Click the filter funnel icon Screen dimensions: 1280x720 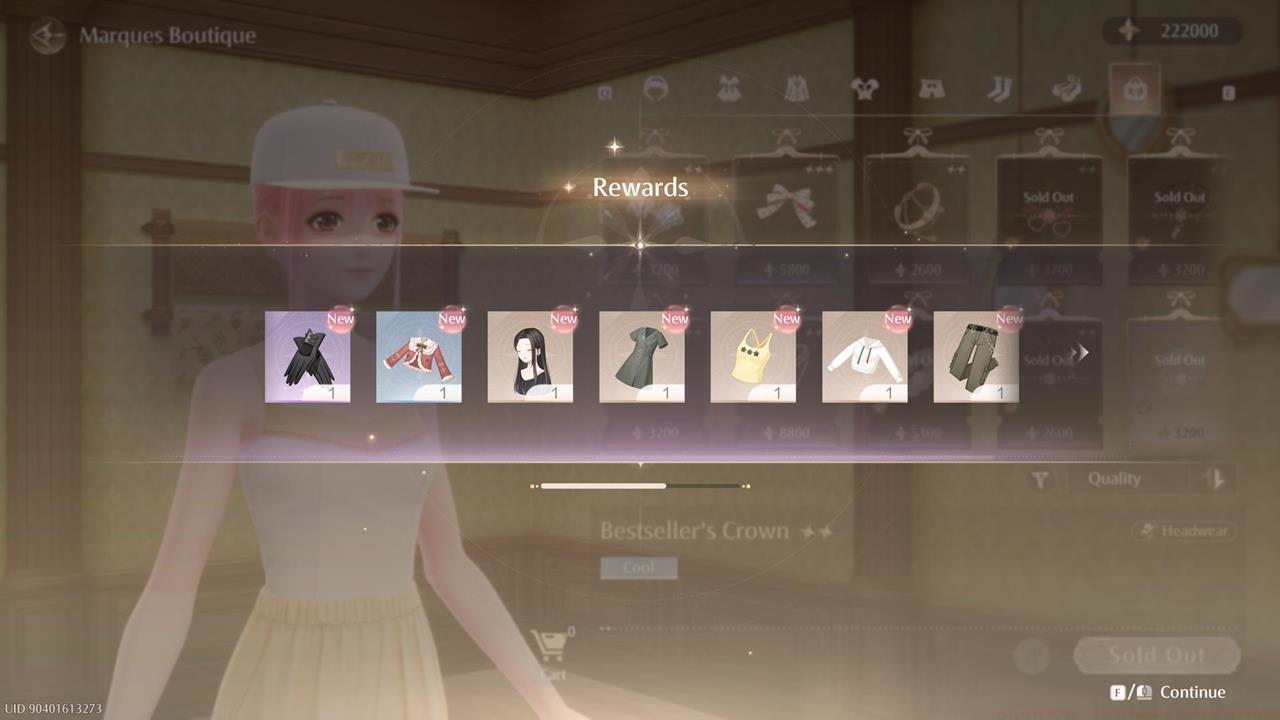point(1038,479)
